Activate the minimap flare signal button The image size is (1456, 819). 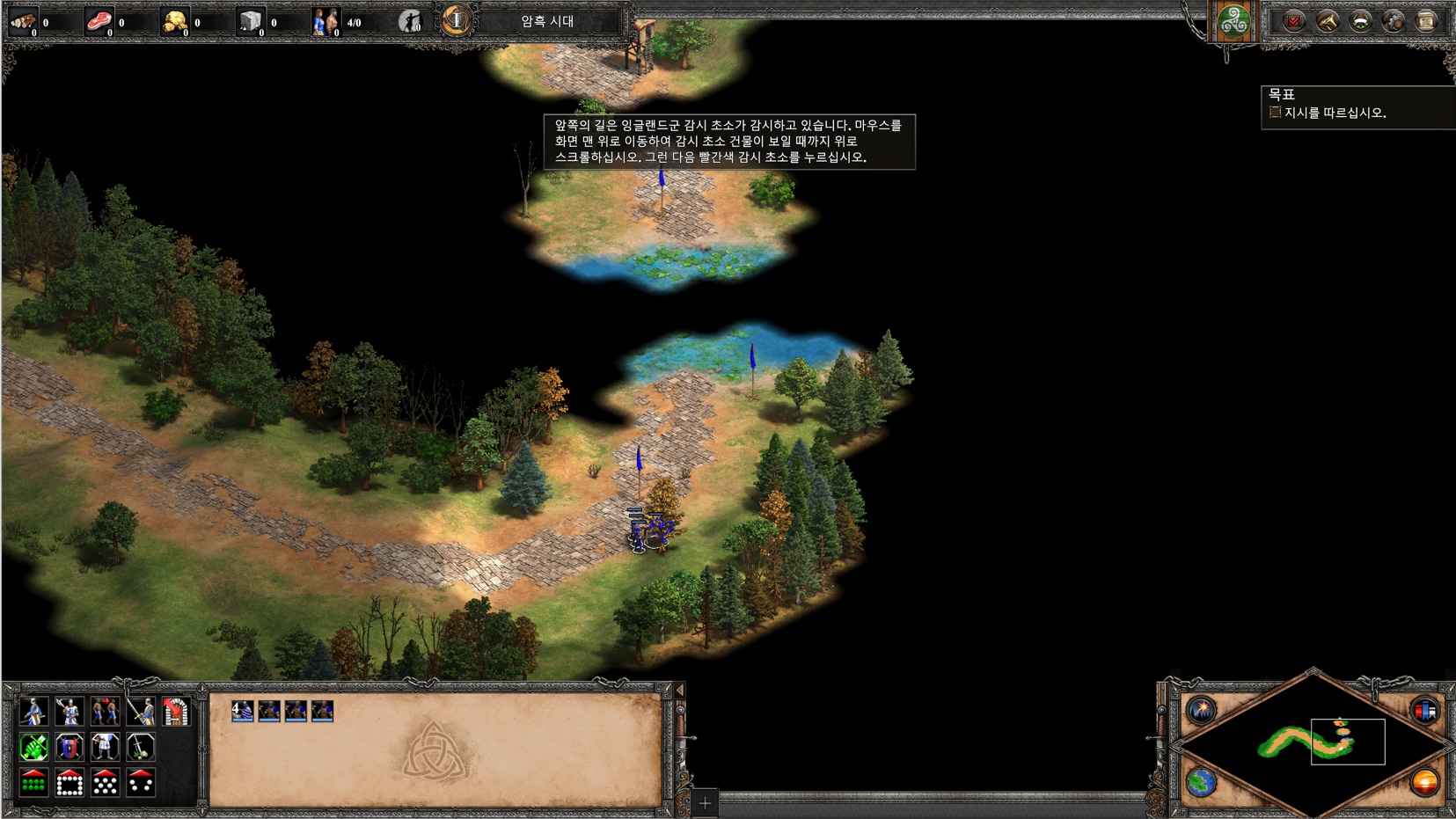1201,709
